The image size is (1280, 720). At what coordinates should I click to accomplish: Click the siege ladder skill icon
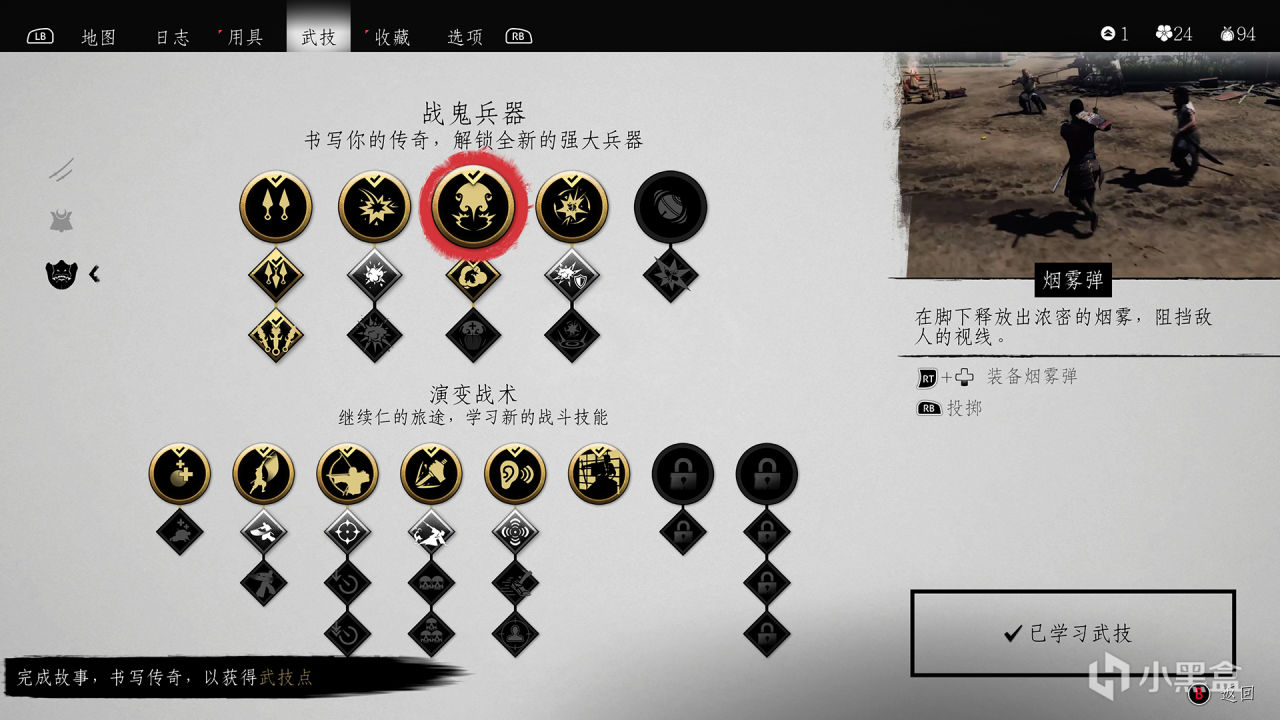pyautogui.click(x=598, y=473)
